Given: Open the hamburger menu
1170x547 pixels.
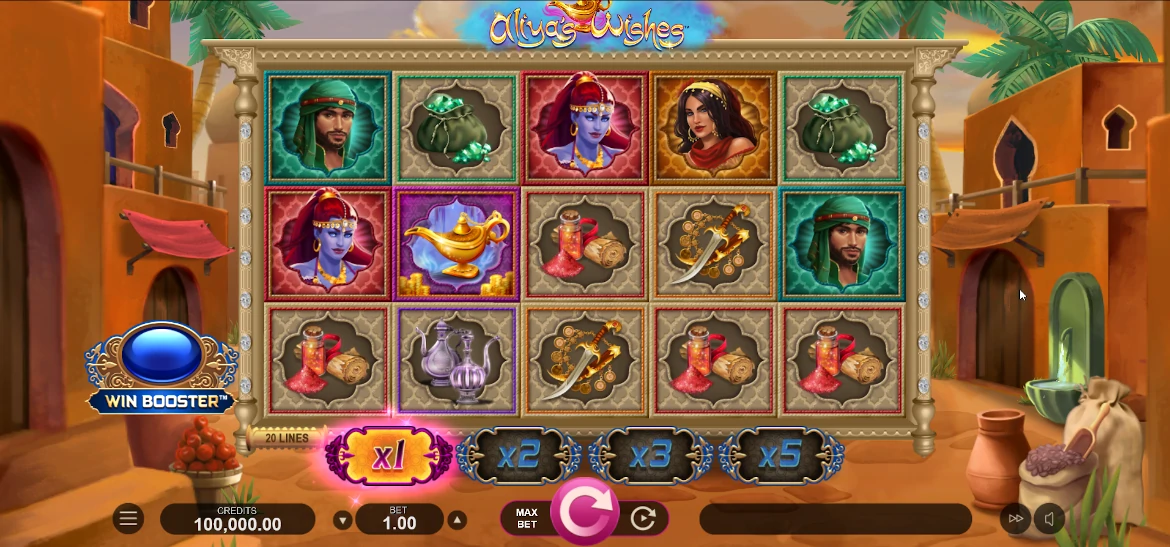Looking at the screenshot, I should tap(128, 519).
